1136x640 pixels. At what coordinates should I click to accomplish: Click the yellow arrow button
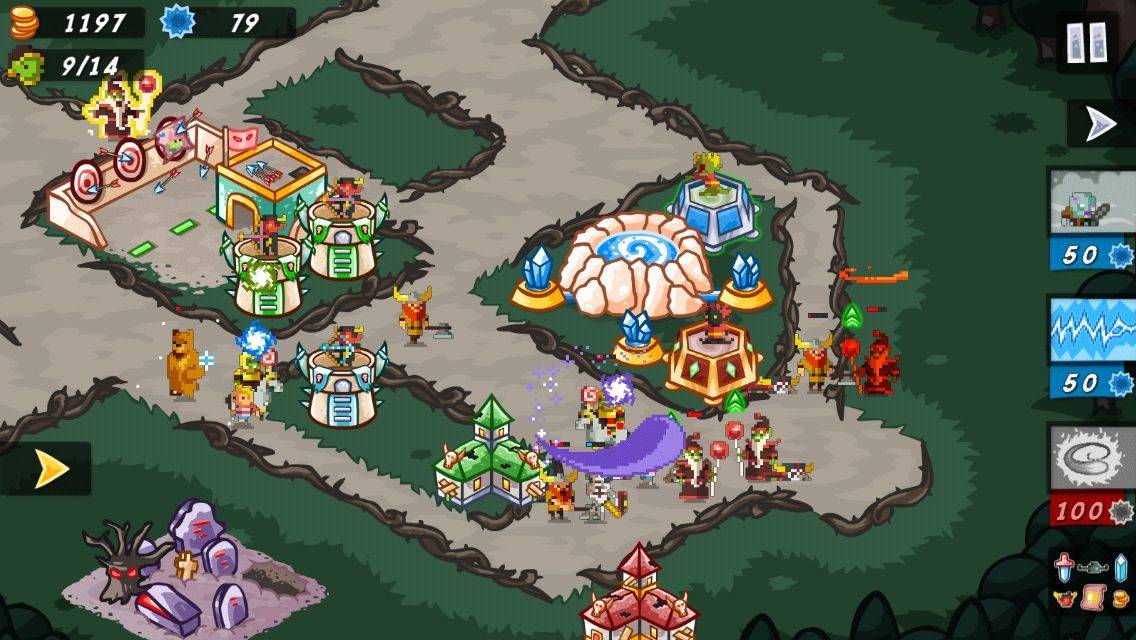click(x=48, y=469)
